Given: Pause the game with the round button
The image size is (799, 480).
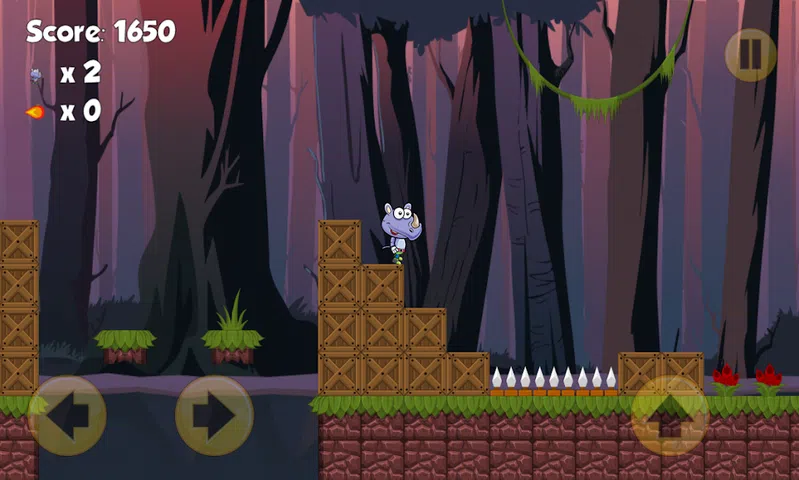Looking at the screenshot, I should [x=750, y=55].
